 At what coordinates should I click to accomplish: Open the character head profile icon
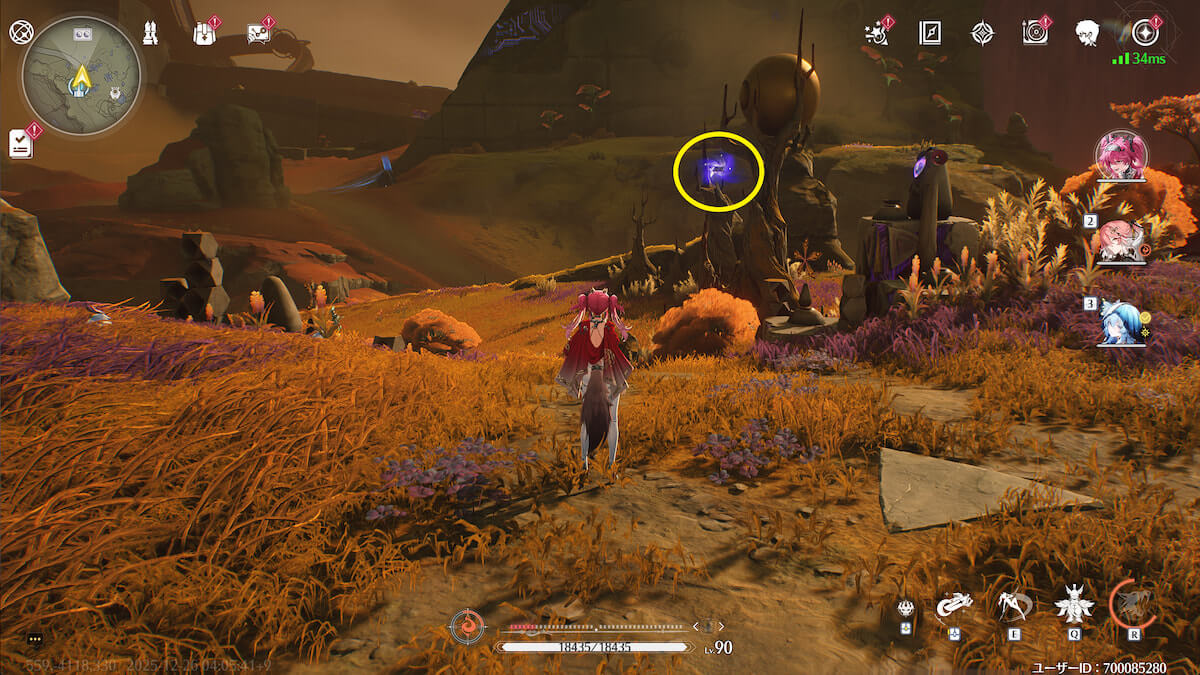1089,32
